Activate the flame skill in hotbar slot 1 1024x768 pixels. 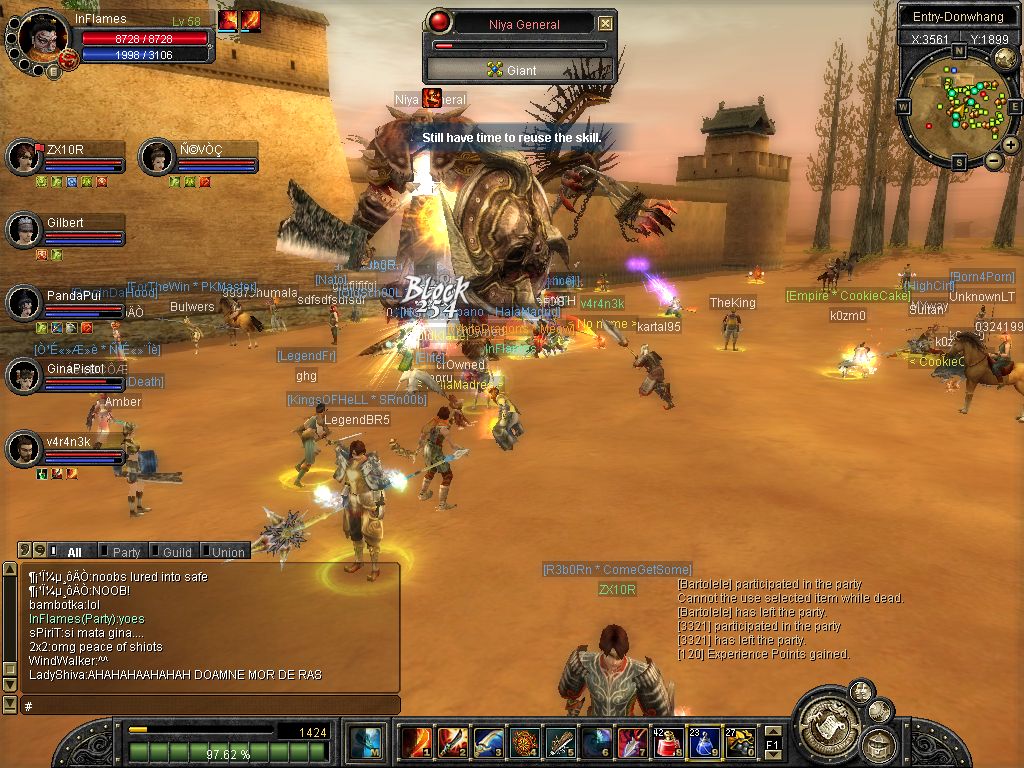pos(416,743)
